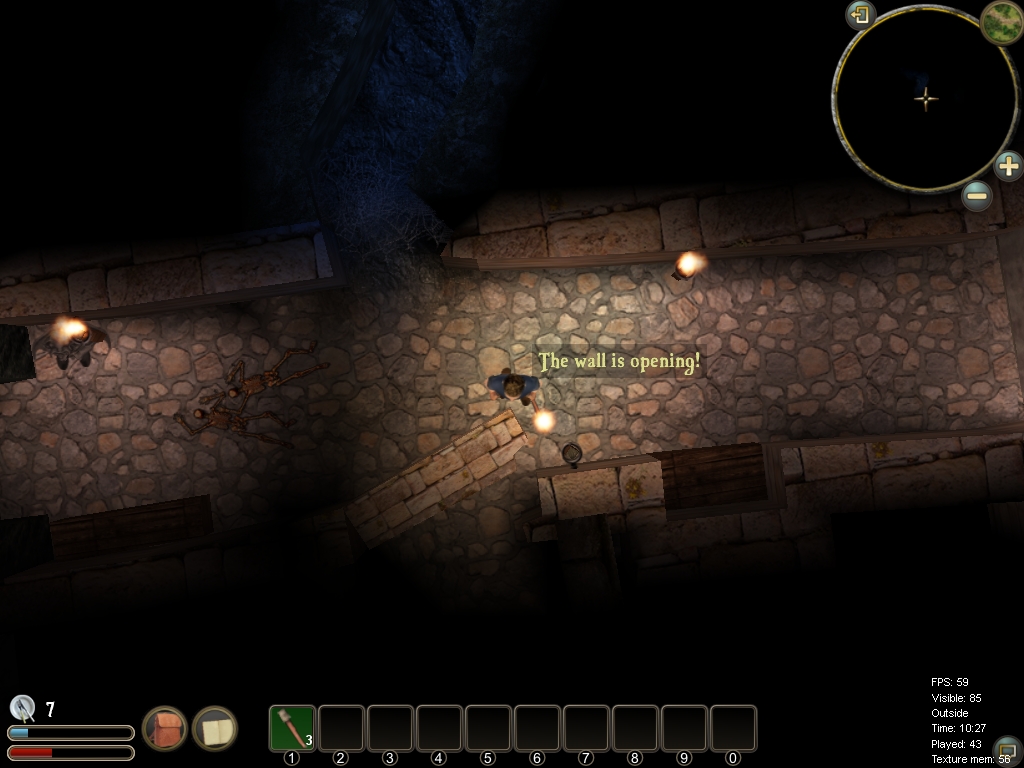Click the exit arrow button beside the minimap
Image resolution: width=1024 pixels, height=768 pixels.
(860, 15)
